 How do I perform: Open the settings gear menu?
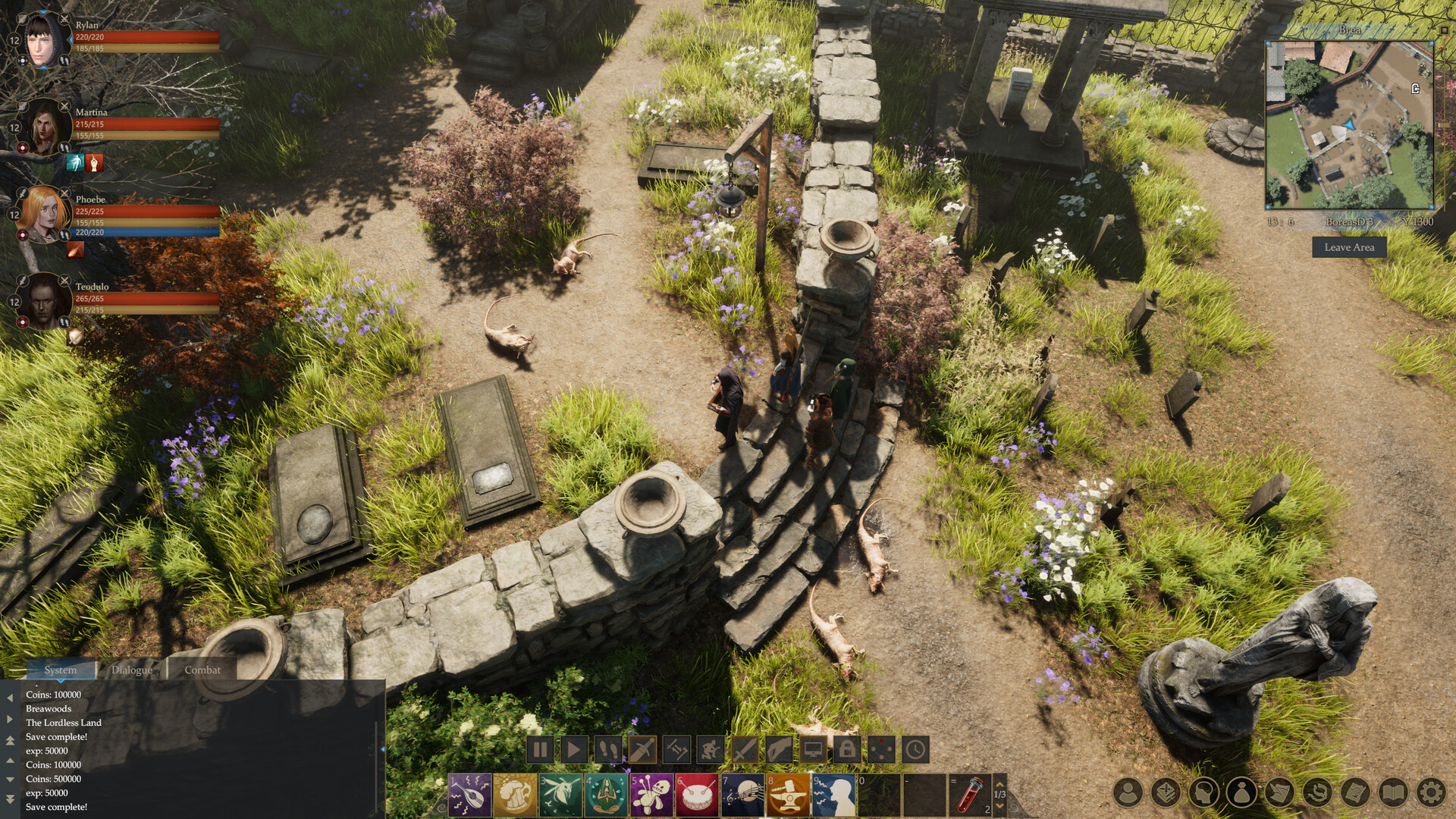pyautogui.click(x=1431, y=793)
